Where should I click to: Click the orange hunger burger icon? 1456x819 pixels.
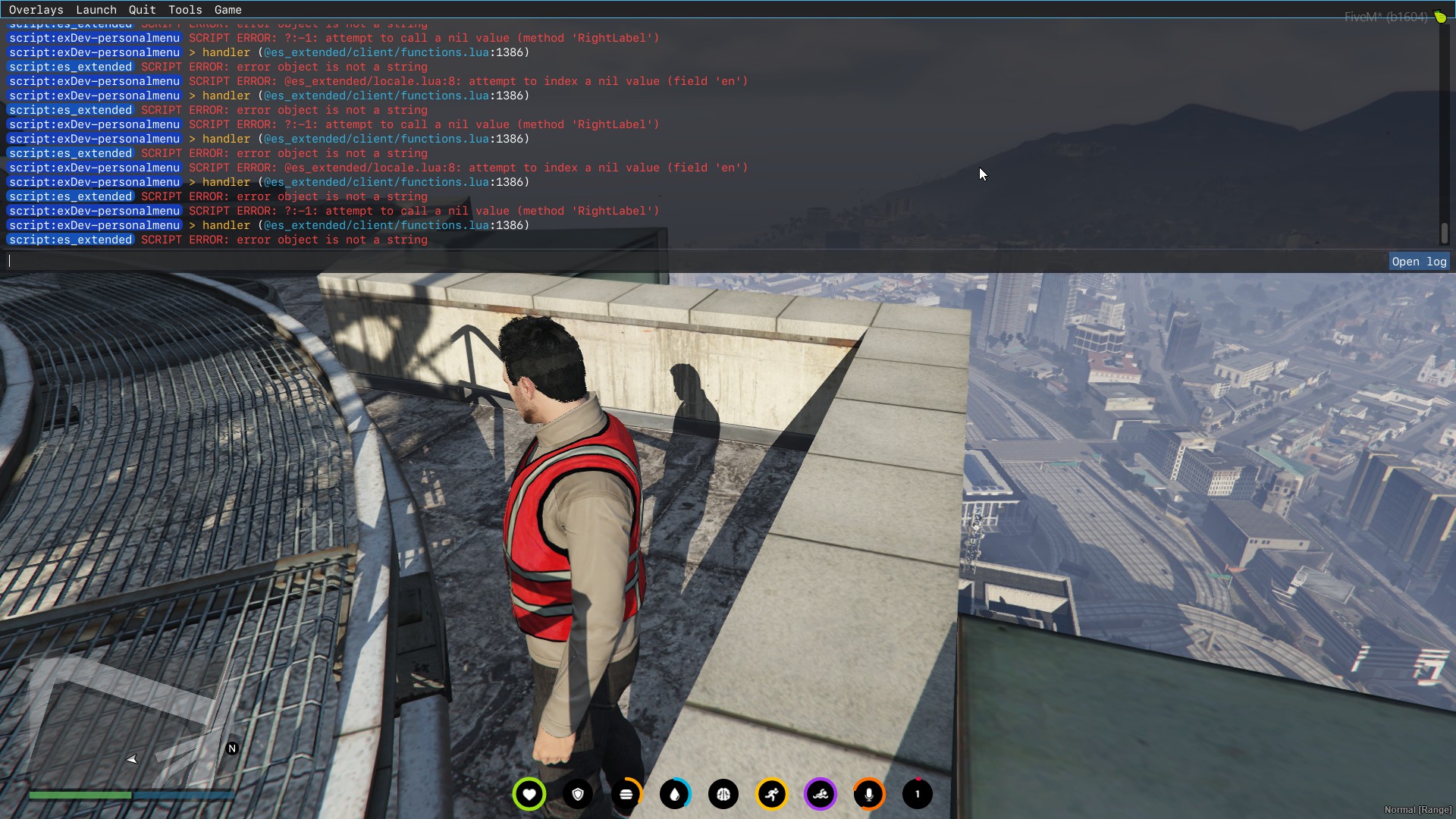click(626, 794)
